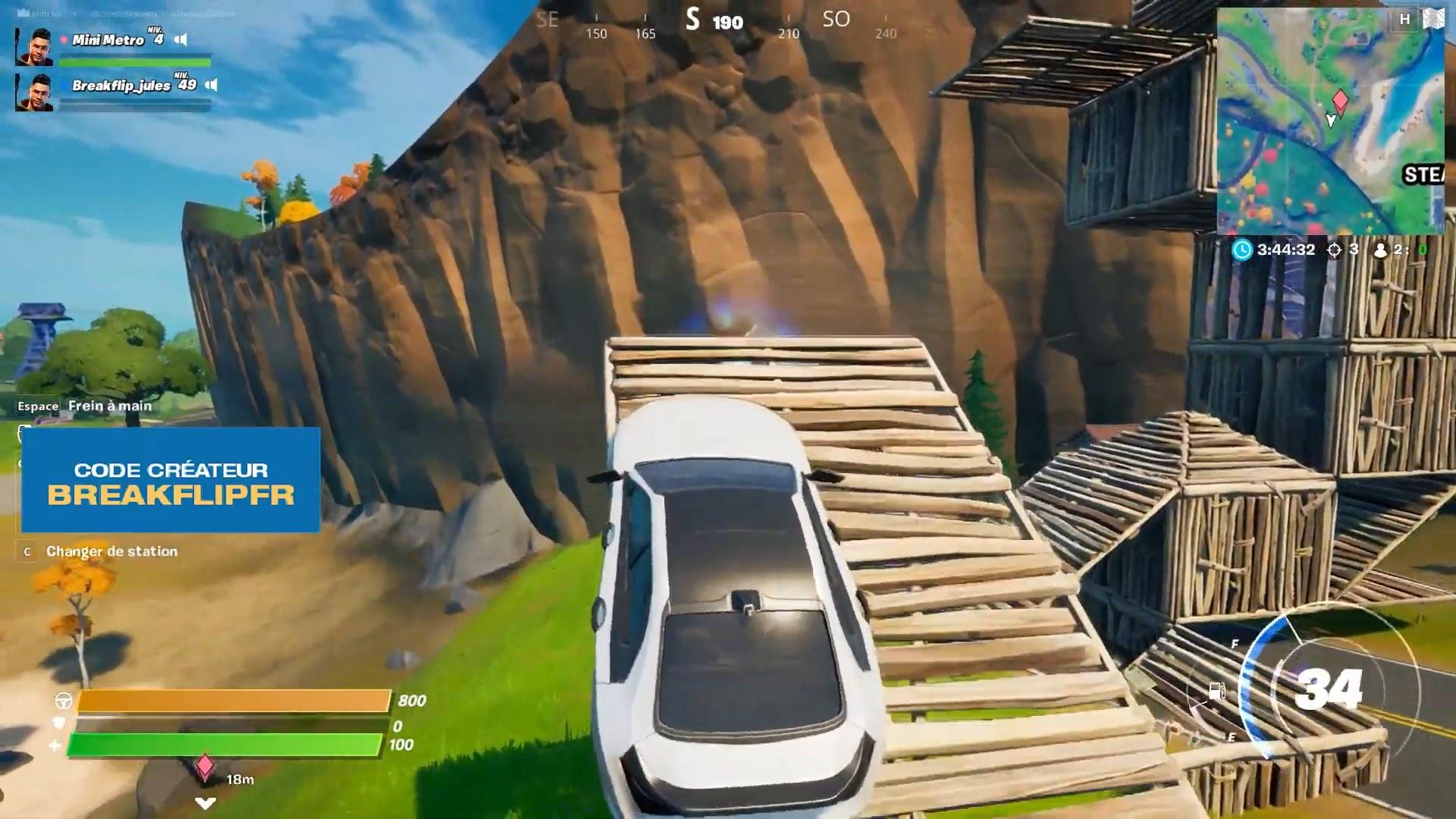Image resolution: width=1456 pixels, height=819 pixels.
Task: Click the crosshair eliminations icon
Action: click(1336, 249)
